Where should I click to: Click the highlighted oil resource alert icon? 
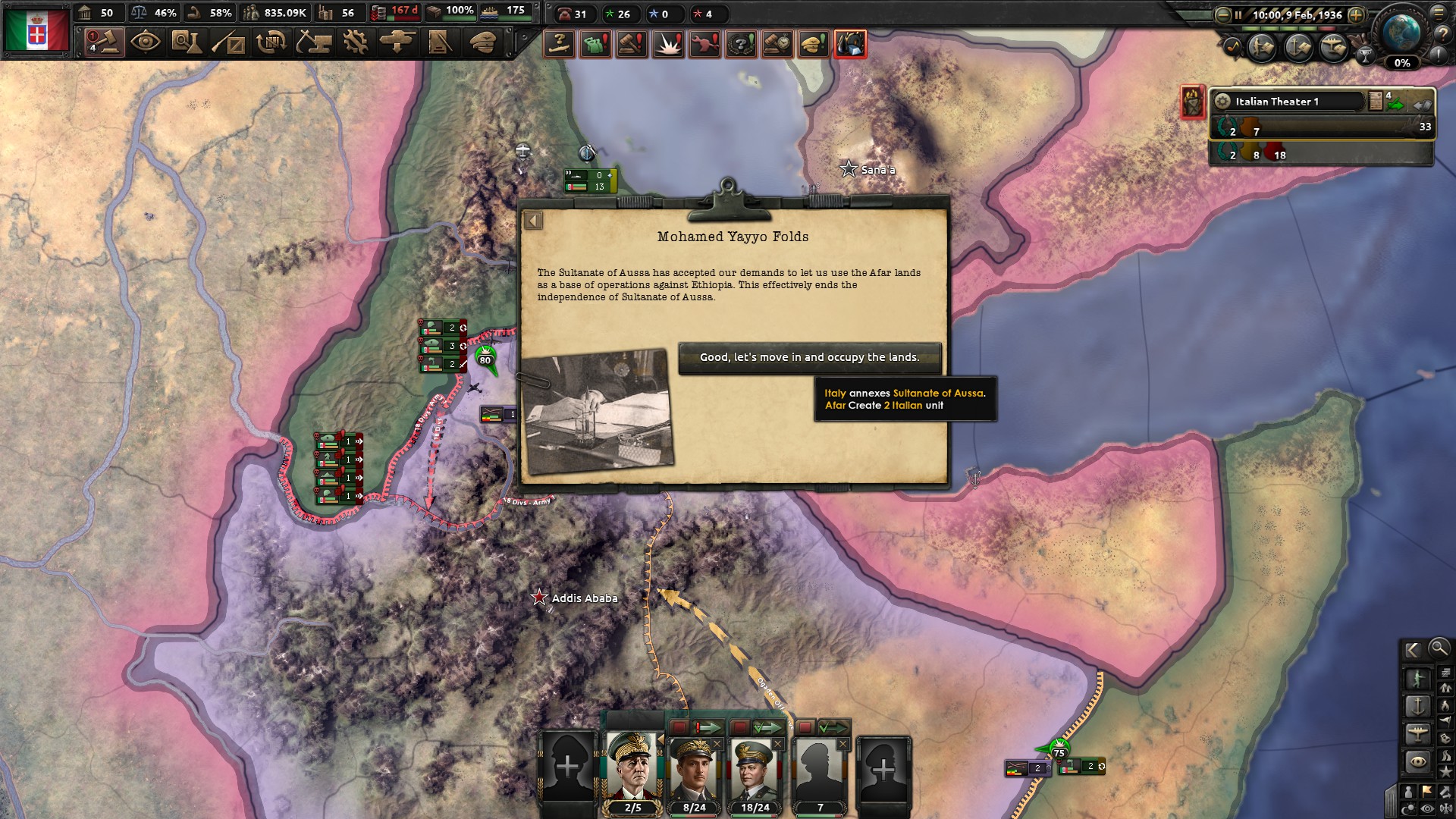[850, 44]
